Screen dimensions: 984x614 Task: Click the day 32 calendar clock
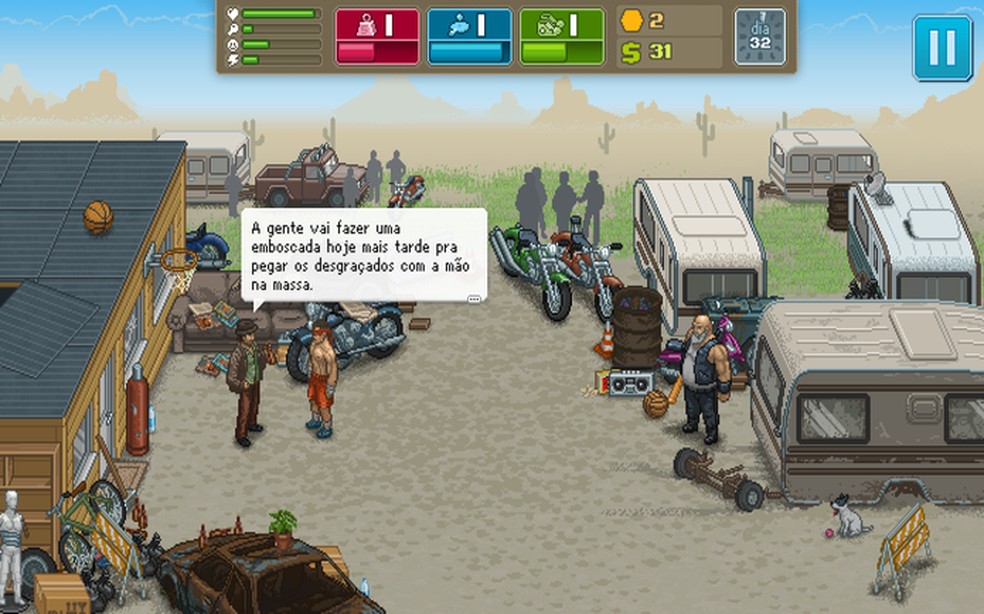click(760, 37)
